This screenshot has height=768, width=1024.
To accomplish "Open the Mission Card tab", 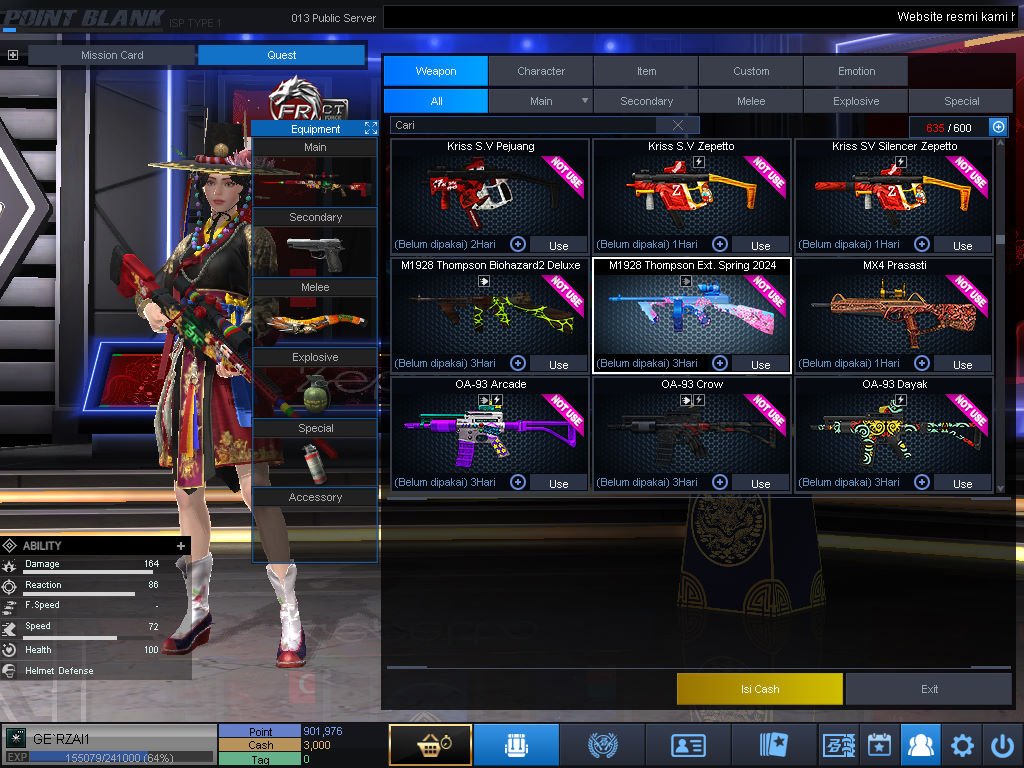I will [112, 55].
